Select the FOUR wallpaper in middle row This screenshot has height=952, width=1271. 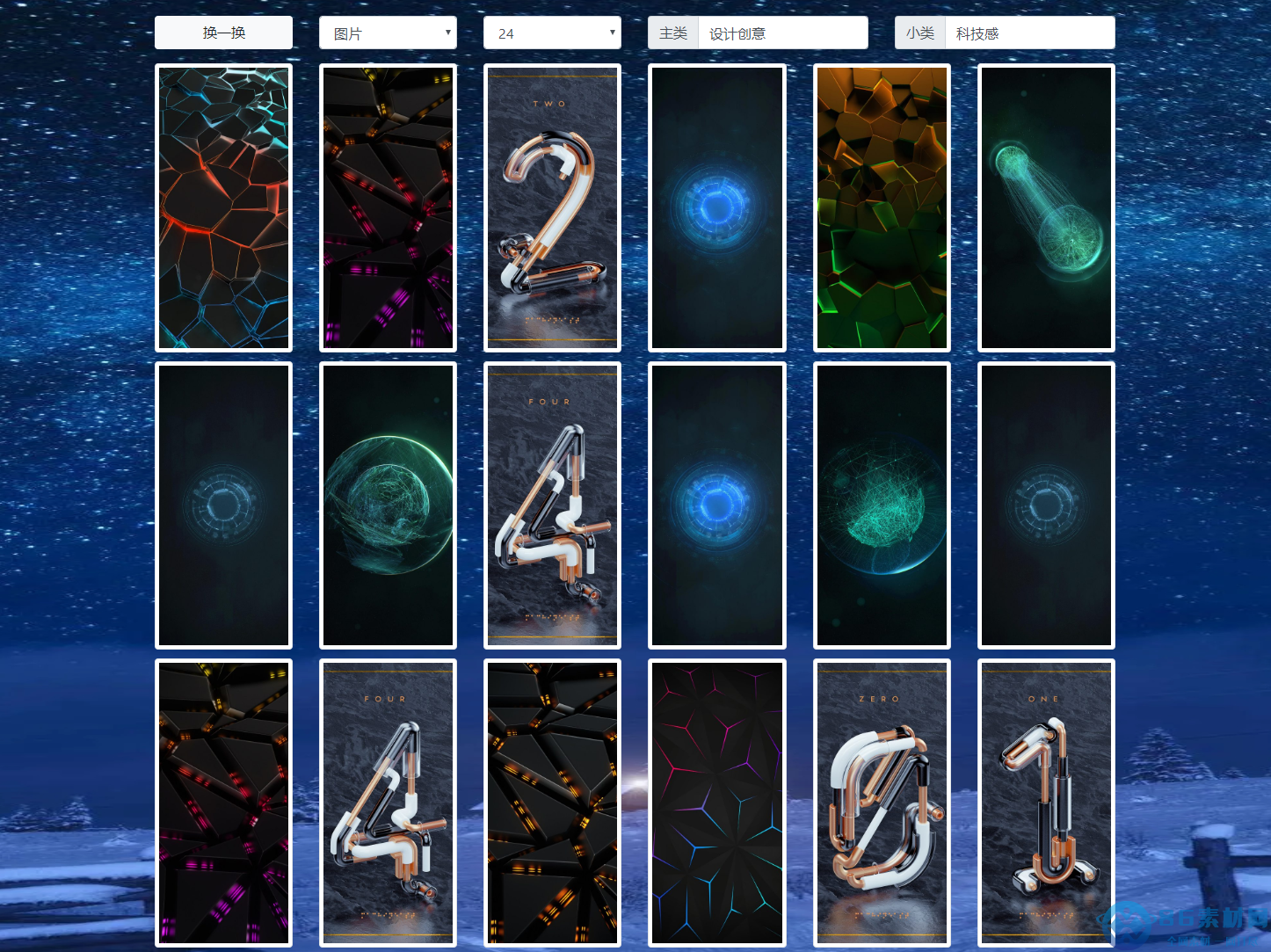[x=552, y=506]
